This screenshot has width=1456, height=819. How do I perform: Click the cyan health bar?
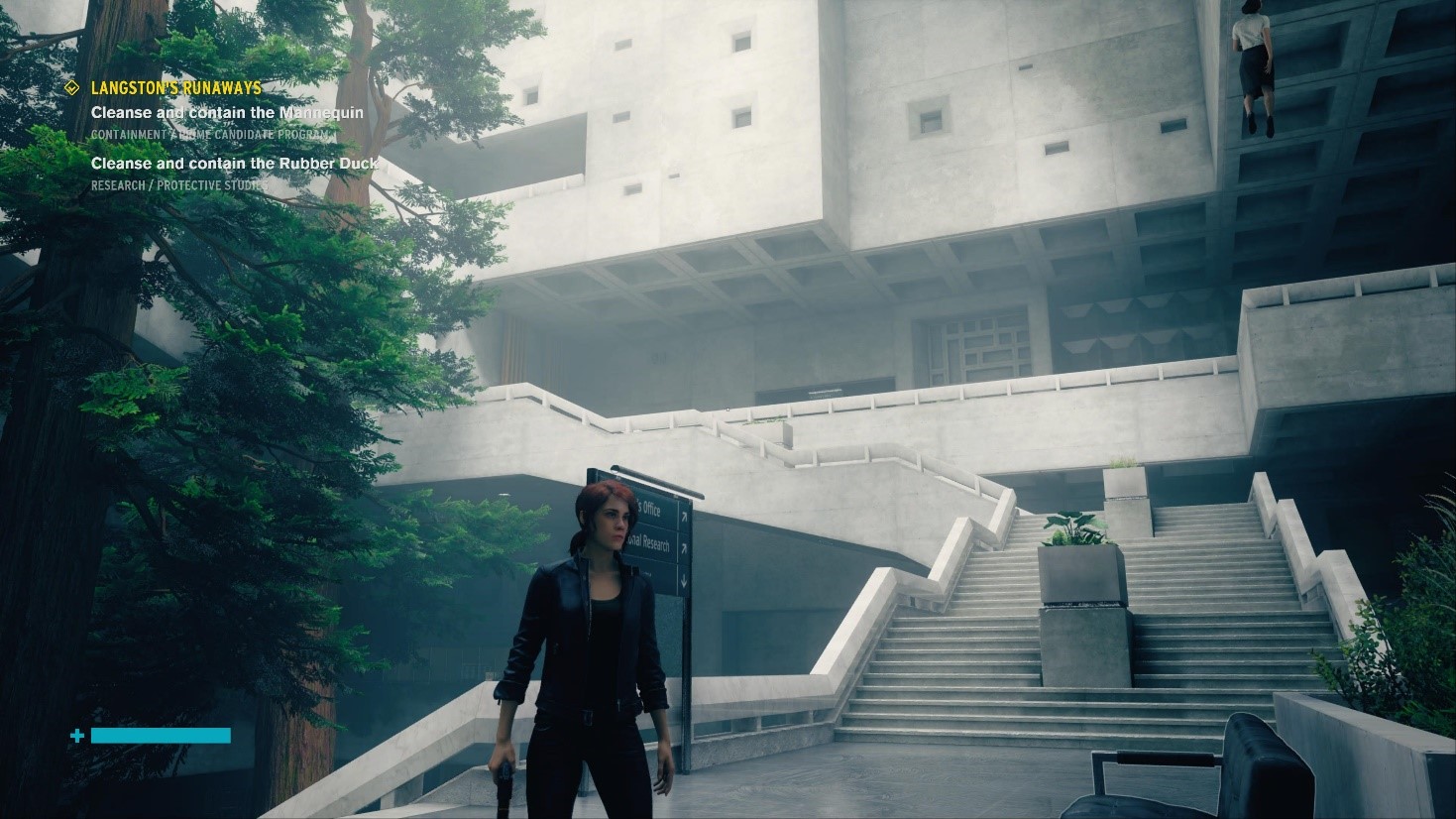(x=159, y=736)
